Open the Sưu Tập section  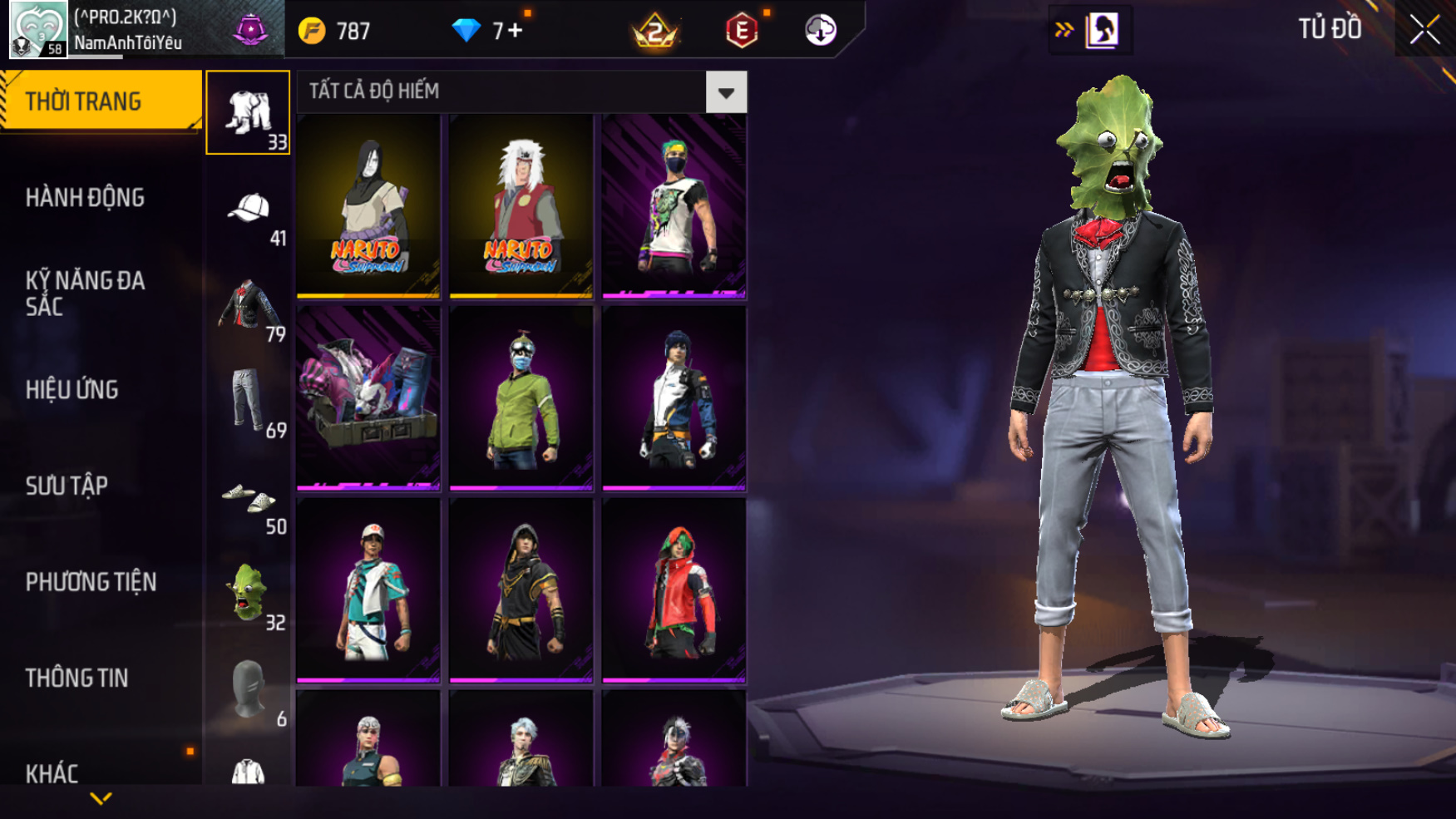pos(67,486)
